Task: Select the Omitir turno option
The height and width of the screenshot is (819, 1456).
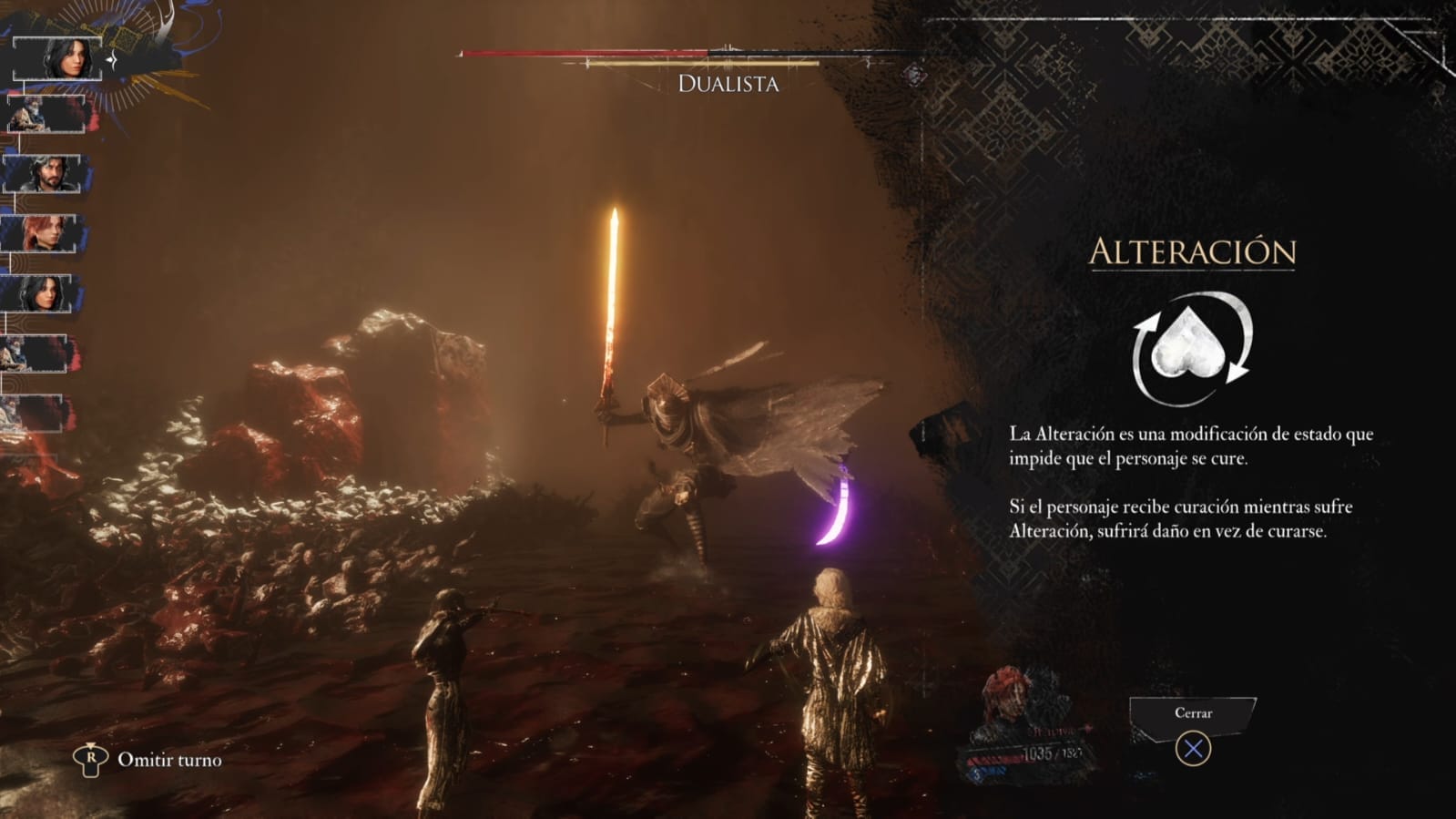Action: pos(168,760)
